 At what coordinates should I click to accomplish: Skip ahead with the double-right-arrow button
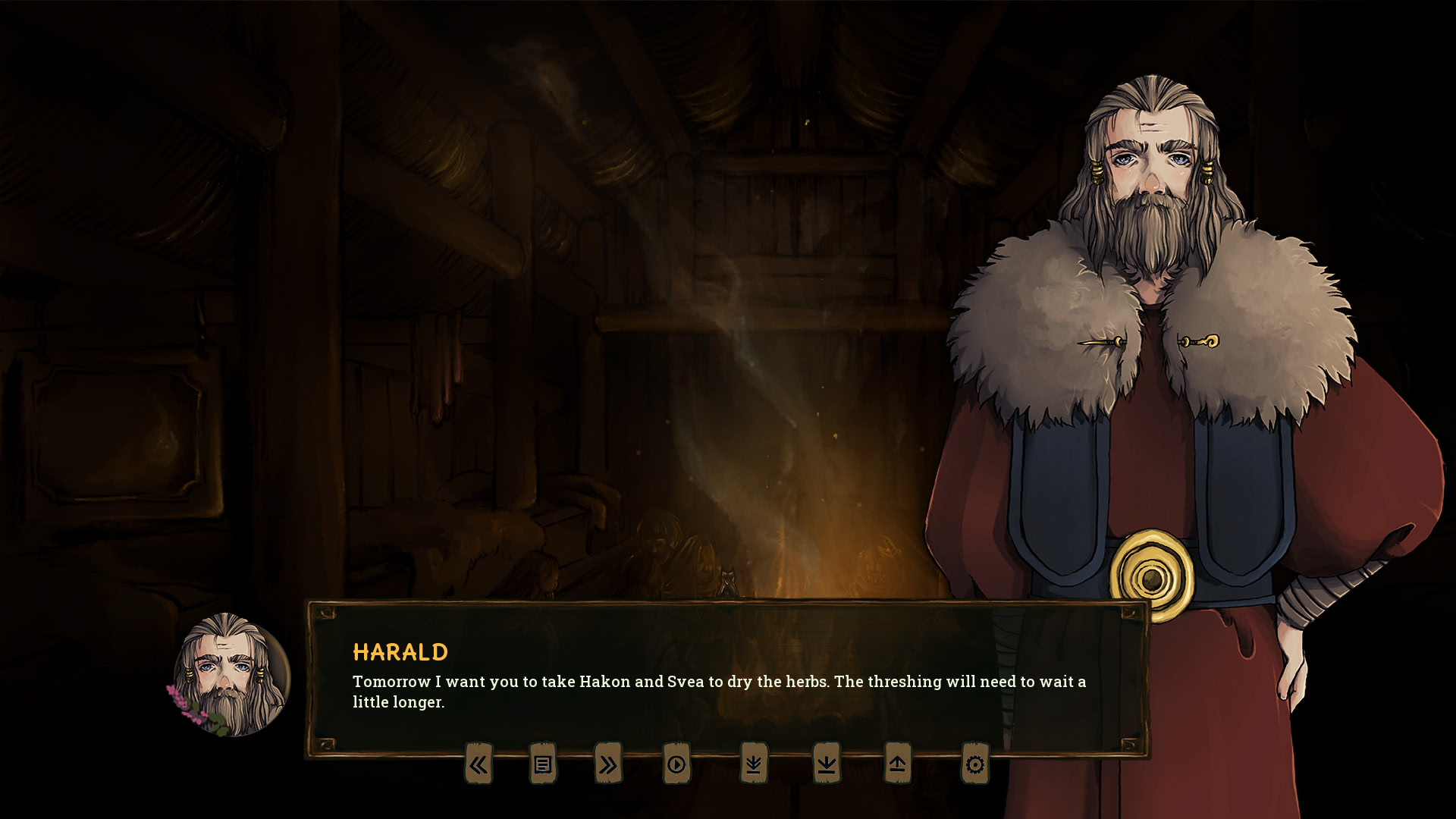(608, 764)
